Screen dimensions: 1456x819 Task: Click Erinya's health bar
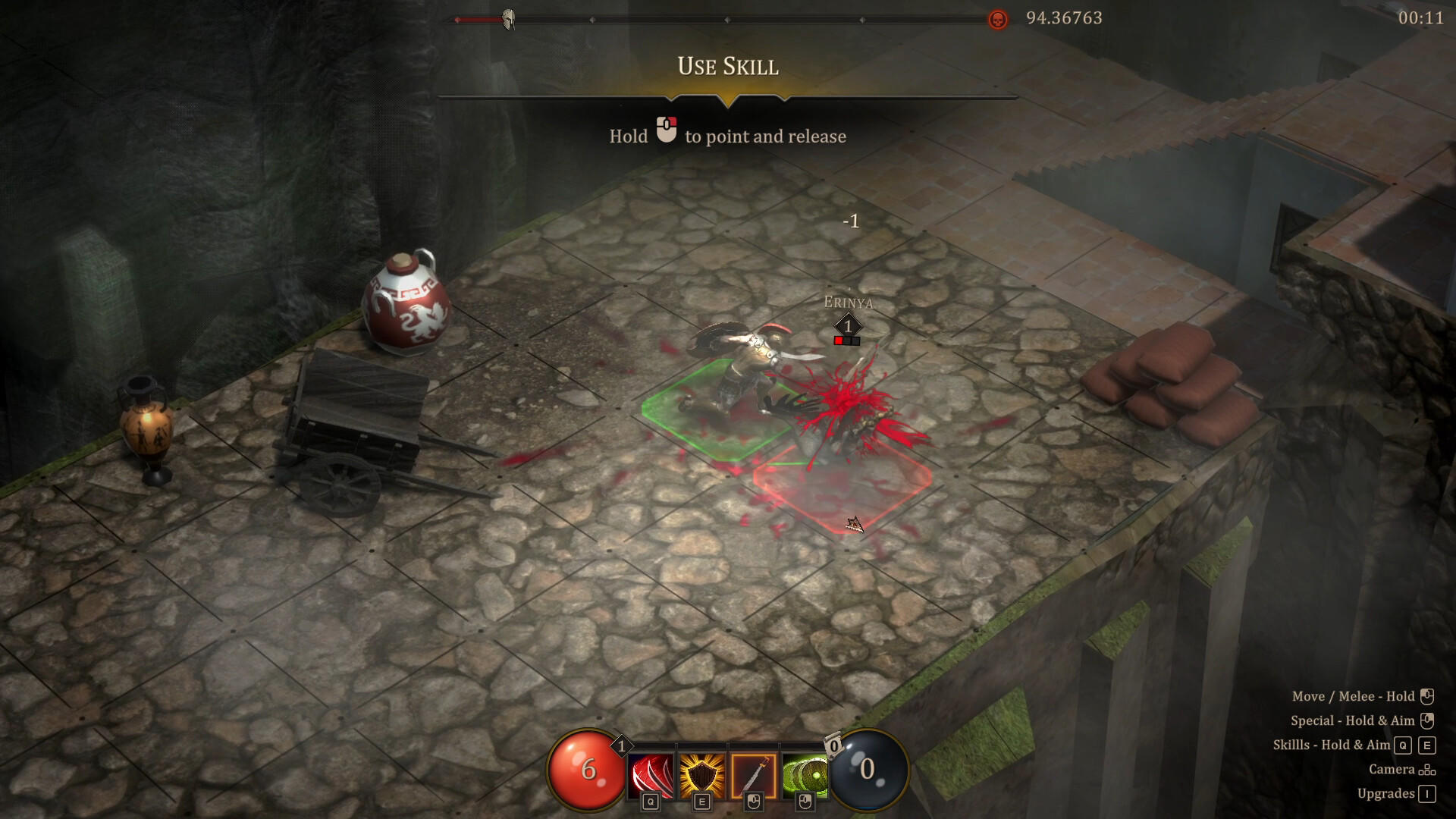[846, 340]
